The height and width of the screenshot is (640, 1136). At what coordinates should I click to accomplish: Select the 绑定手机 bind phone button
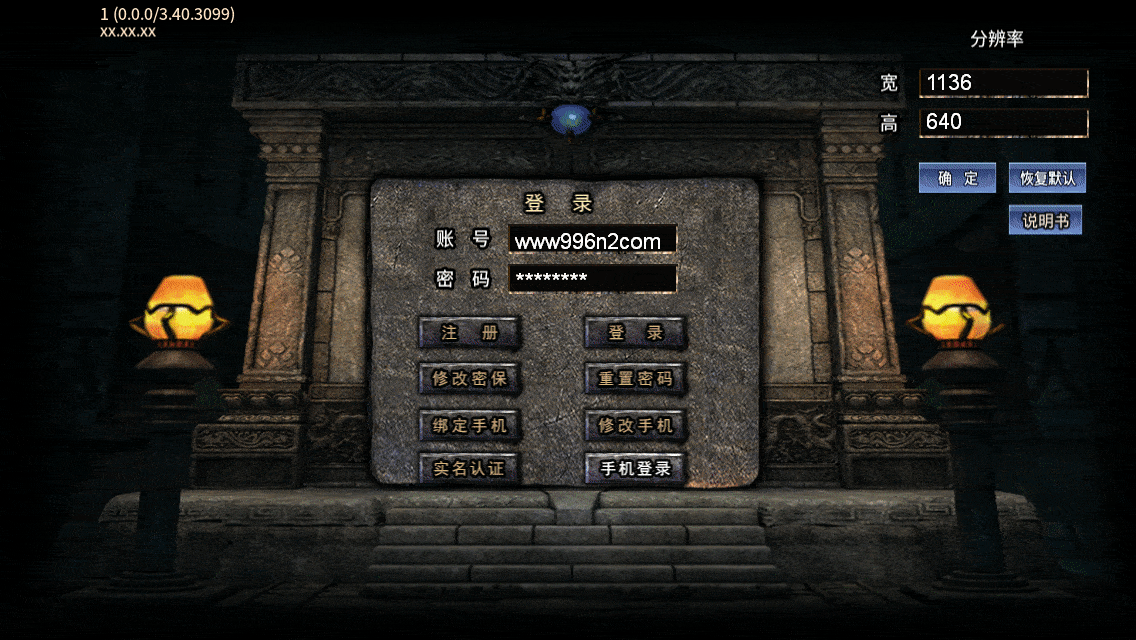(x=469, y=425)
